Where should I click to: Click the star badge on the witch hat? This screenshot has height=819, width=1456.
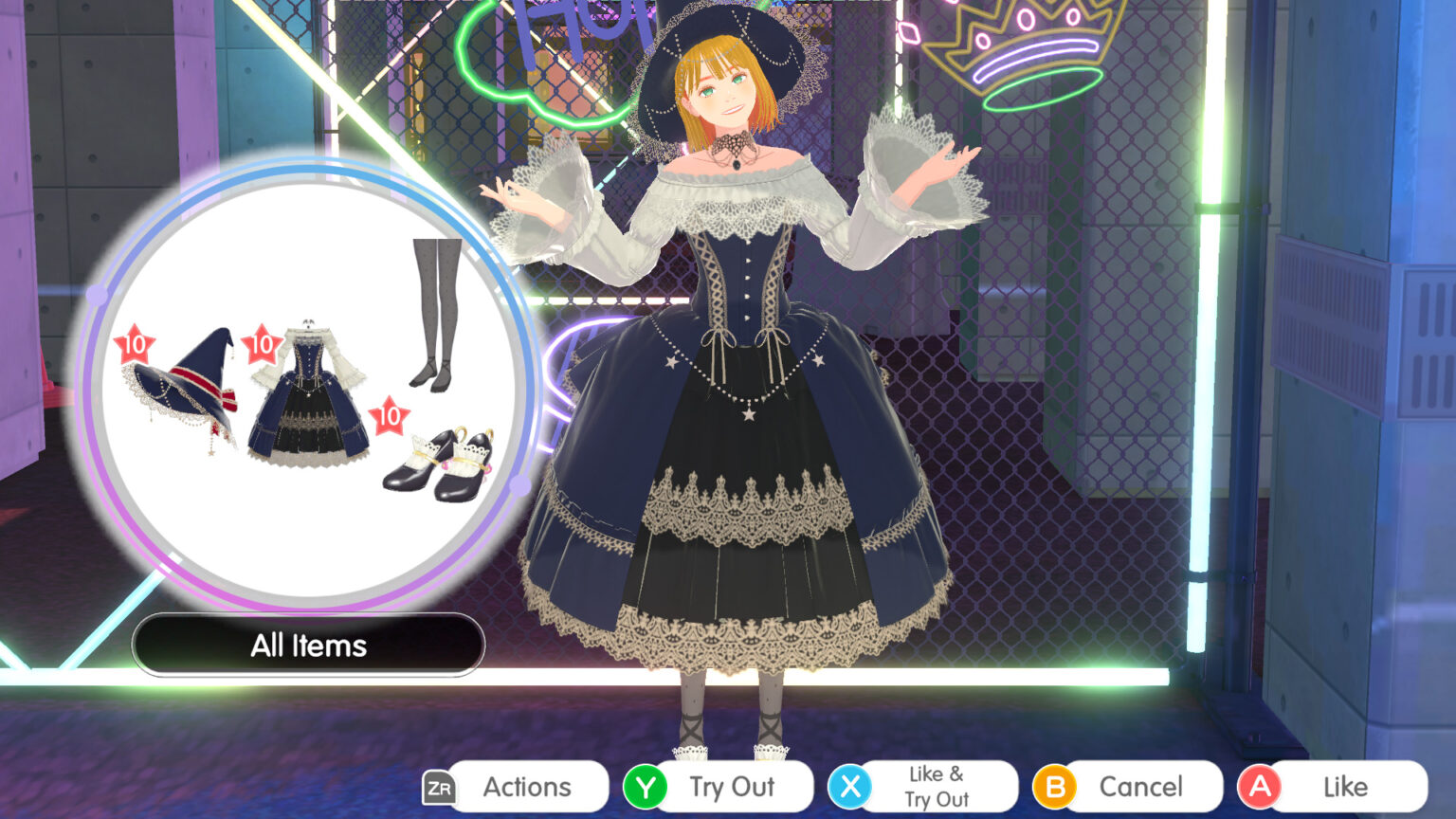[133, 343]
